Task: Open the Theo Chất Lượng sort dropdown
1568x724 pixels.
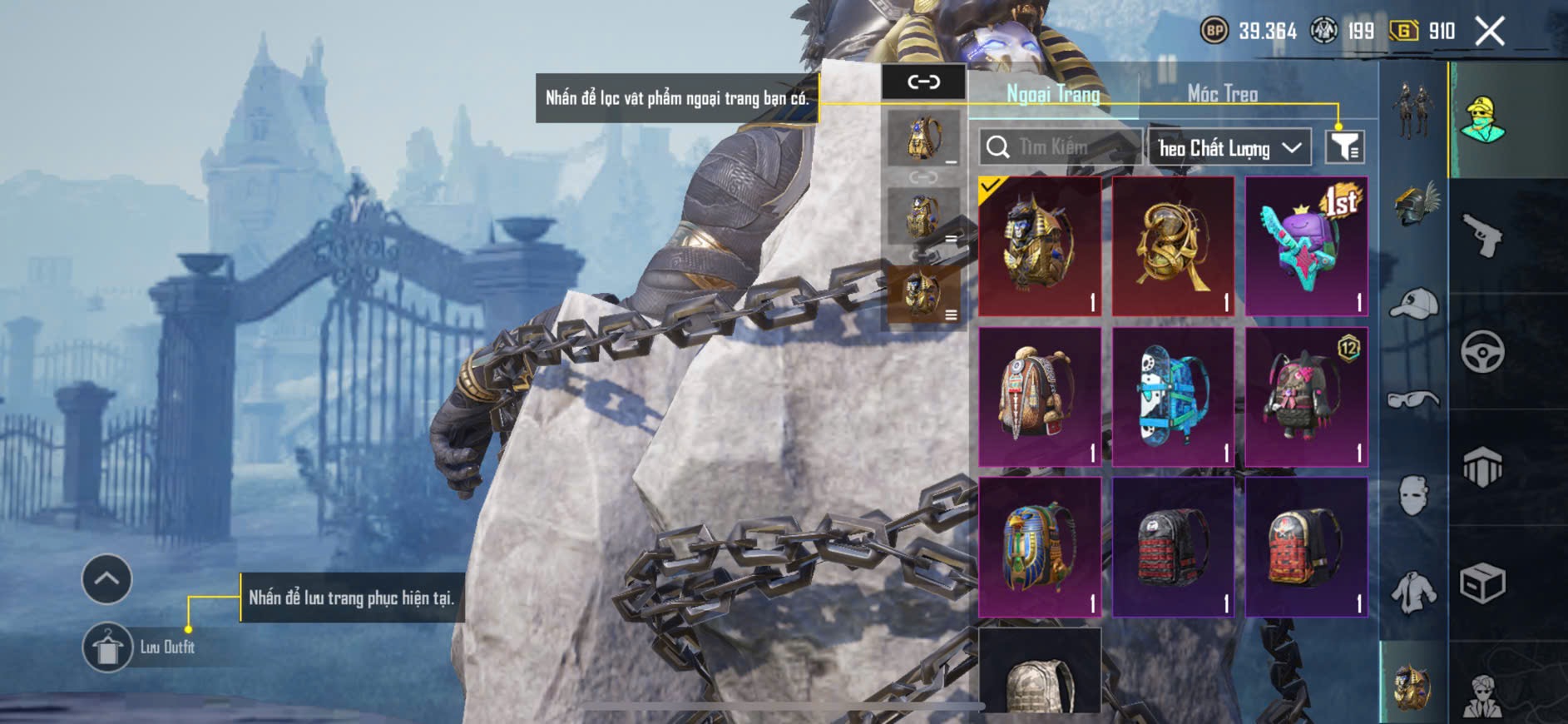Action: (x=1229, y=148)
